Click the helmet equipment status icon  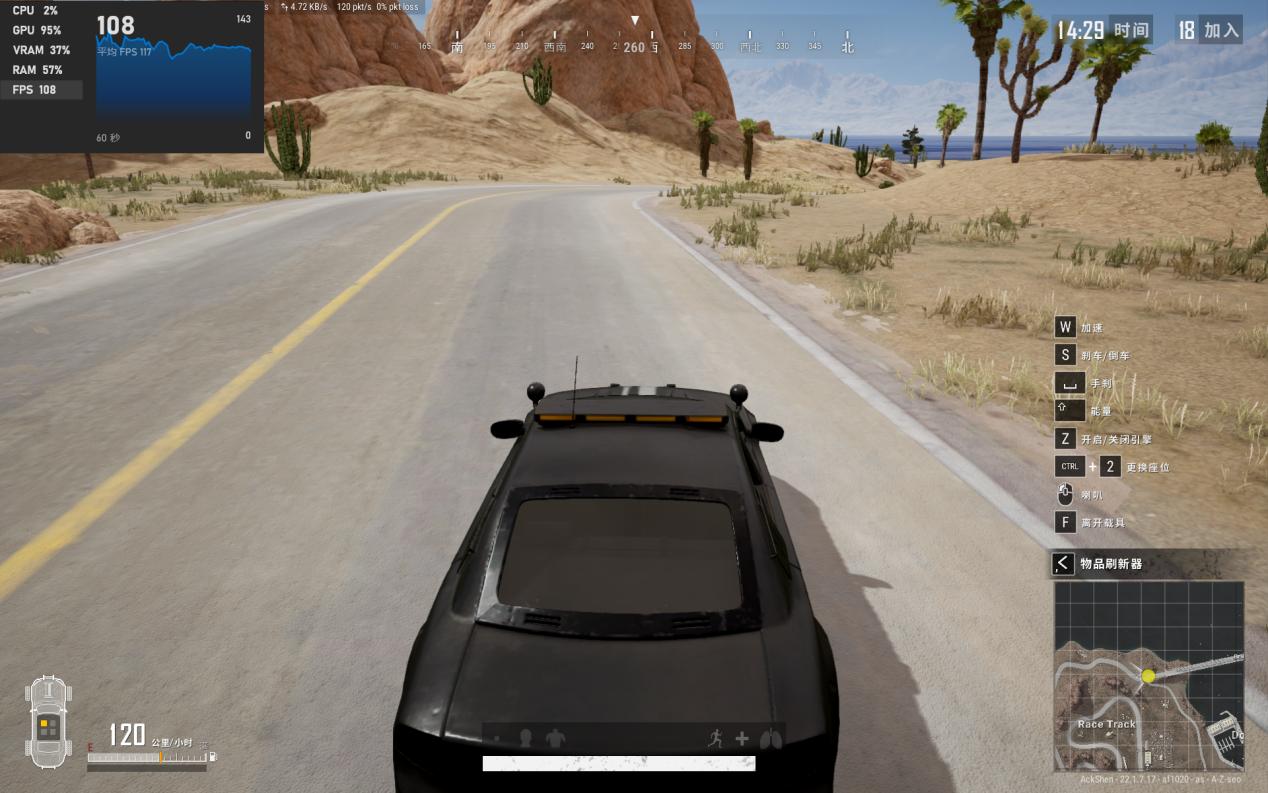pyautogui.click(x=525, y=739)
